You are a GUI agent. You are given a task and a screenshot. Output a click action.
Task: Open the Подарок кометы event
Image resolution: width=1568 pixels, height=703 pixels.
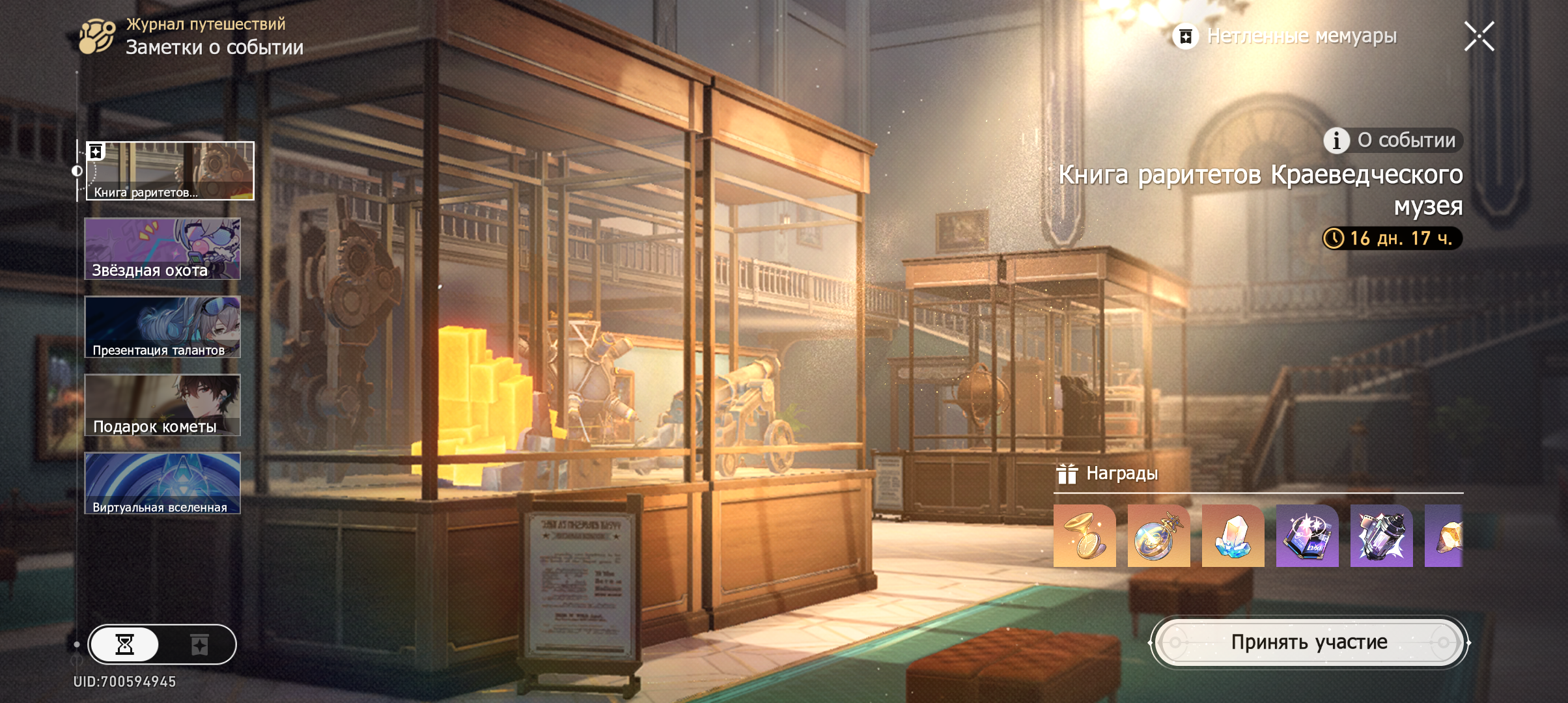point(163,405)
